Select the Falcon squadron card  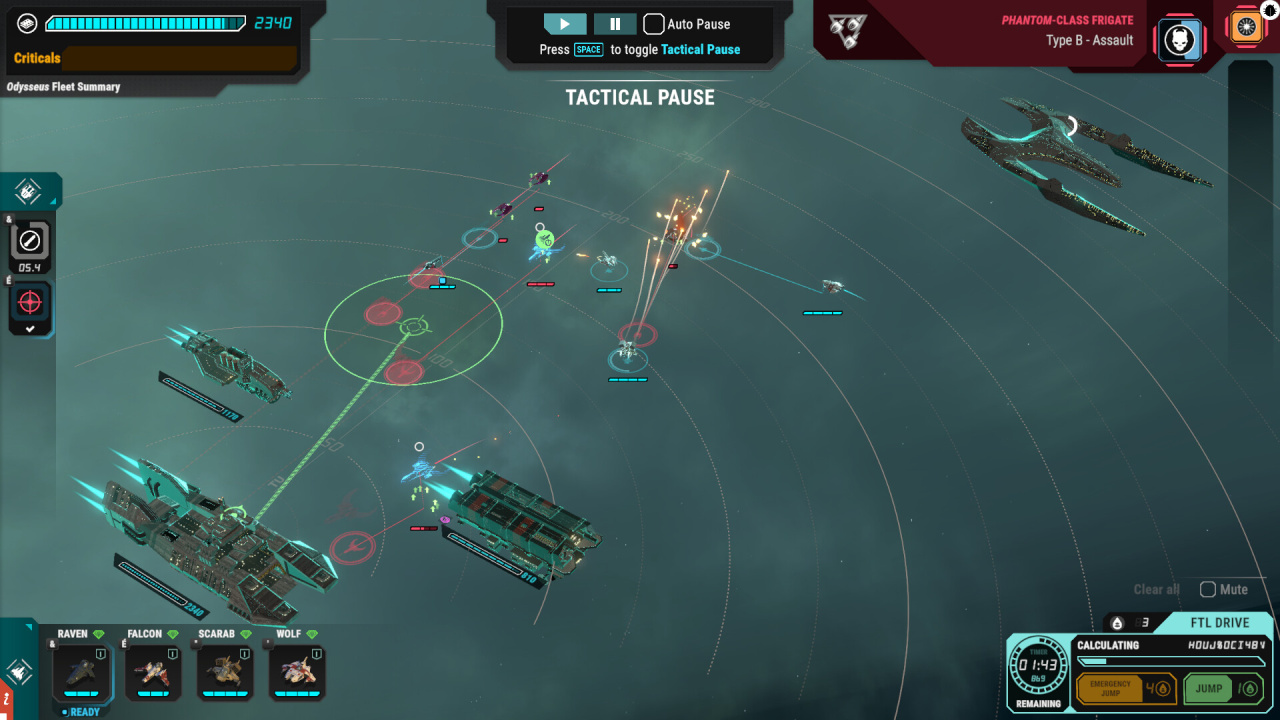[x=153, y=672]
